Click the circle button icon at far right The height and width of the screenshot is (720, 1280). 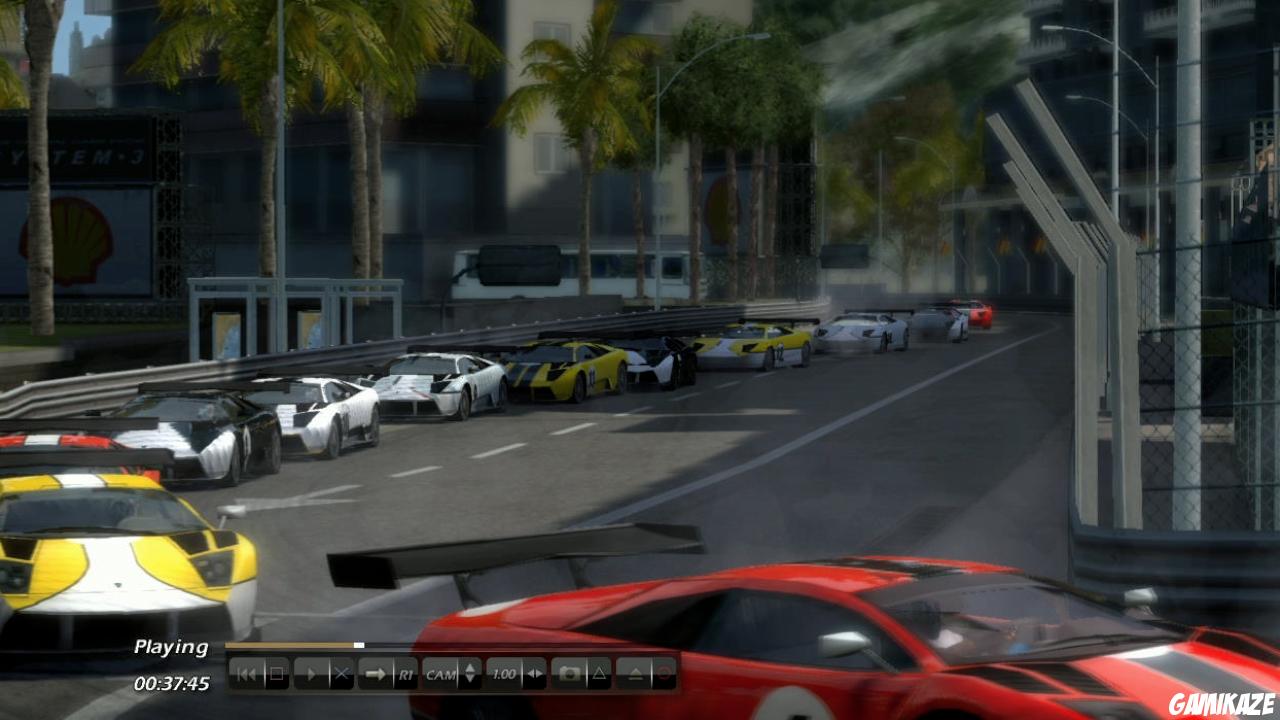tap(664, 673)
